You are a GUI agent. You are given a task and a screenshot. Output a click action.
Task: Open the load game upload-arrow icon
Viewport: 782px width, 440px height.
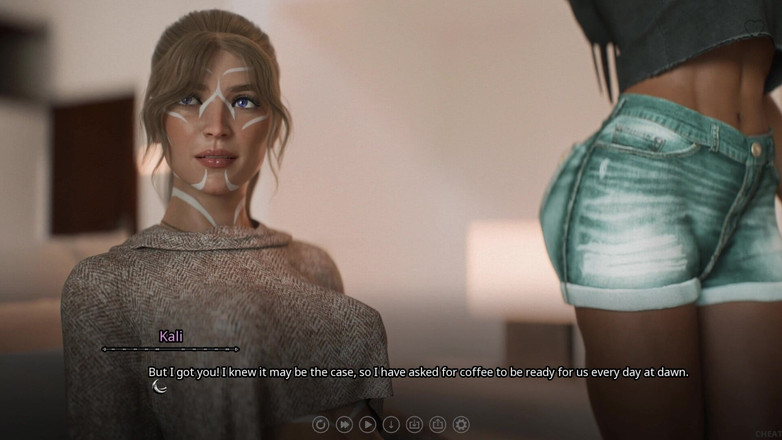[437, 425]
